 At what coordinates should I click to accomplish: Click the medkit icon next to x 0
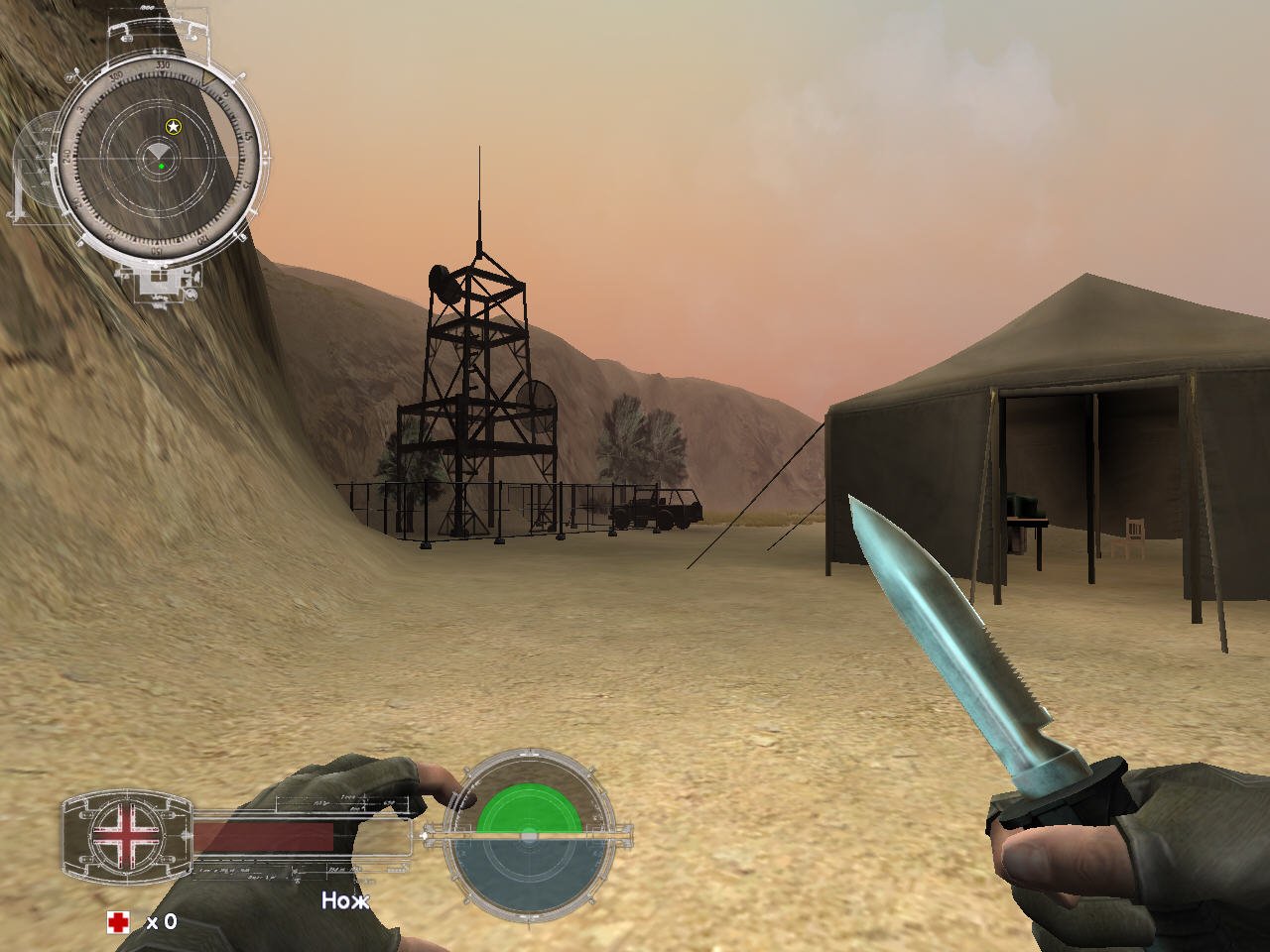click(x=118, y=921)
